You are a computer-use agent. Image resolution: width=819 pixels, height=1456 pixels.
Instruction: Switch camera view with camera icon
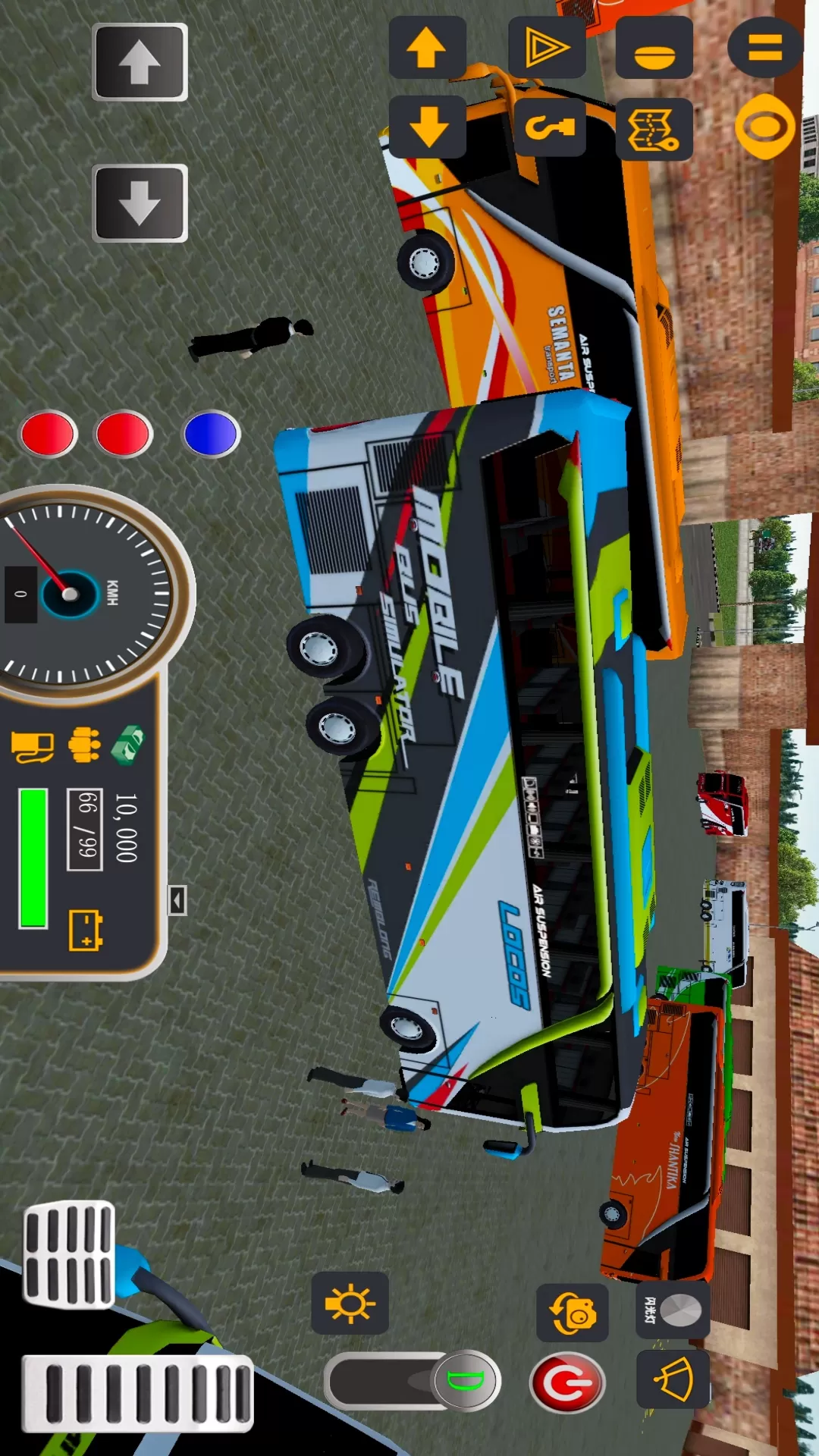pos(573,1313)
